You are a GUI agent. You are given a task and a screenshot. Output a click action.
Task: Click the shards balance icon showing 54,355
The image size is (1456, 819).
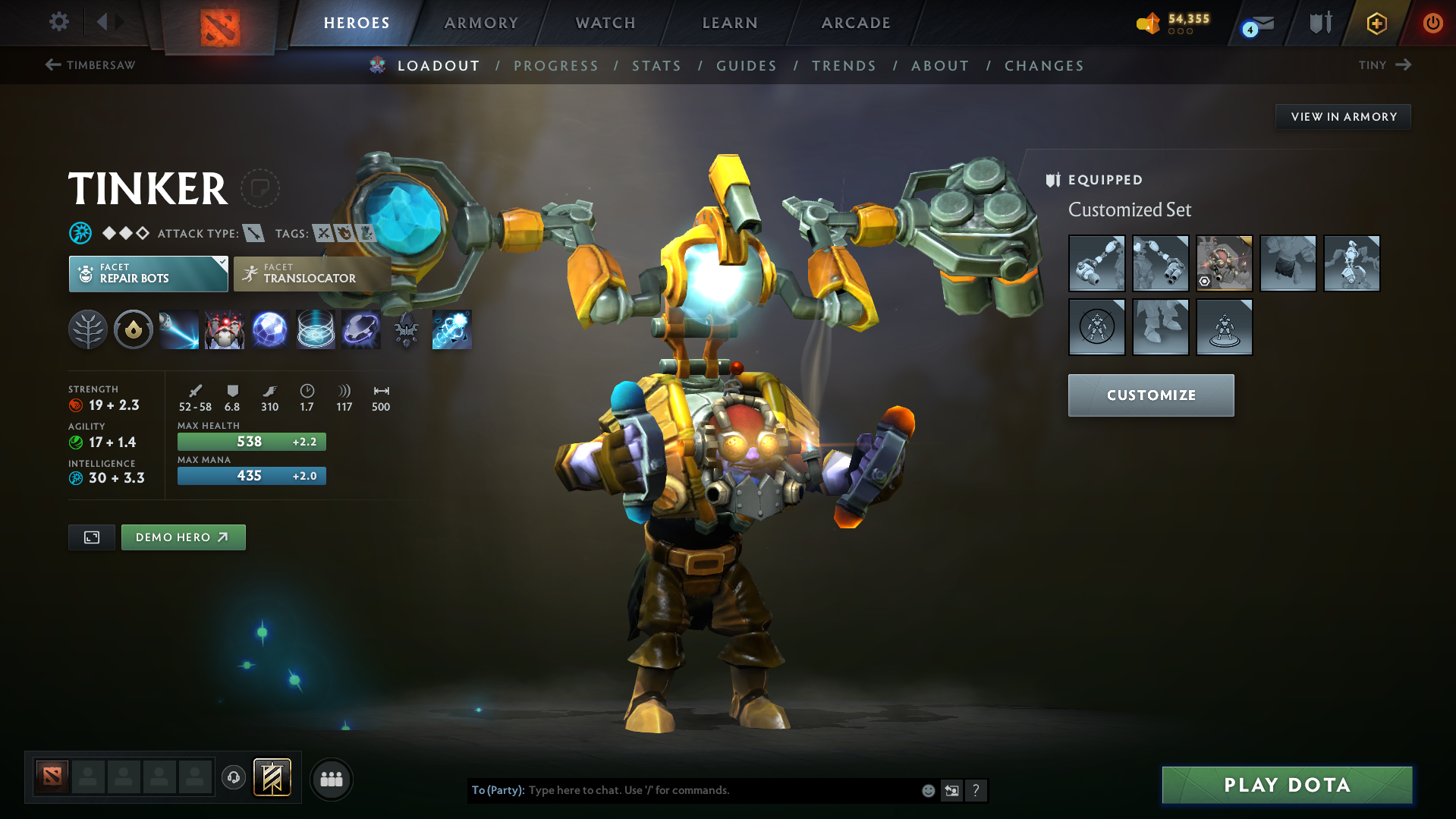(x=1148, y=24)
